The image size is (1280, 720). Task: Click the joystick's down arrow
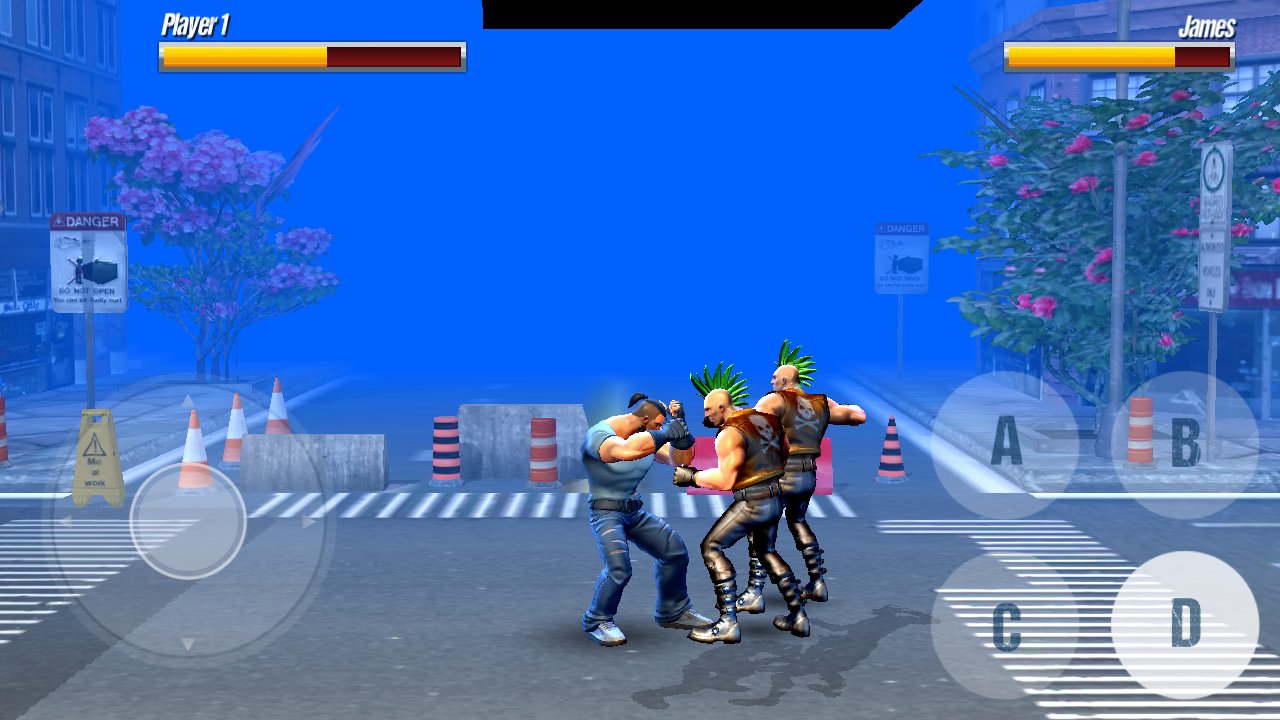[x=188, y=643]
